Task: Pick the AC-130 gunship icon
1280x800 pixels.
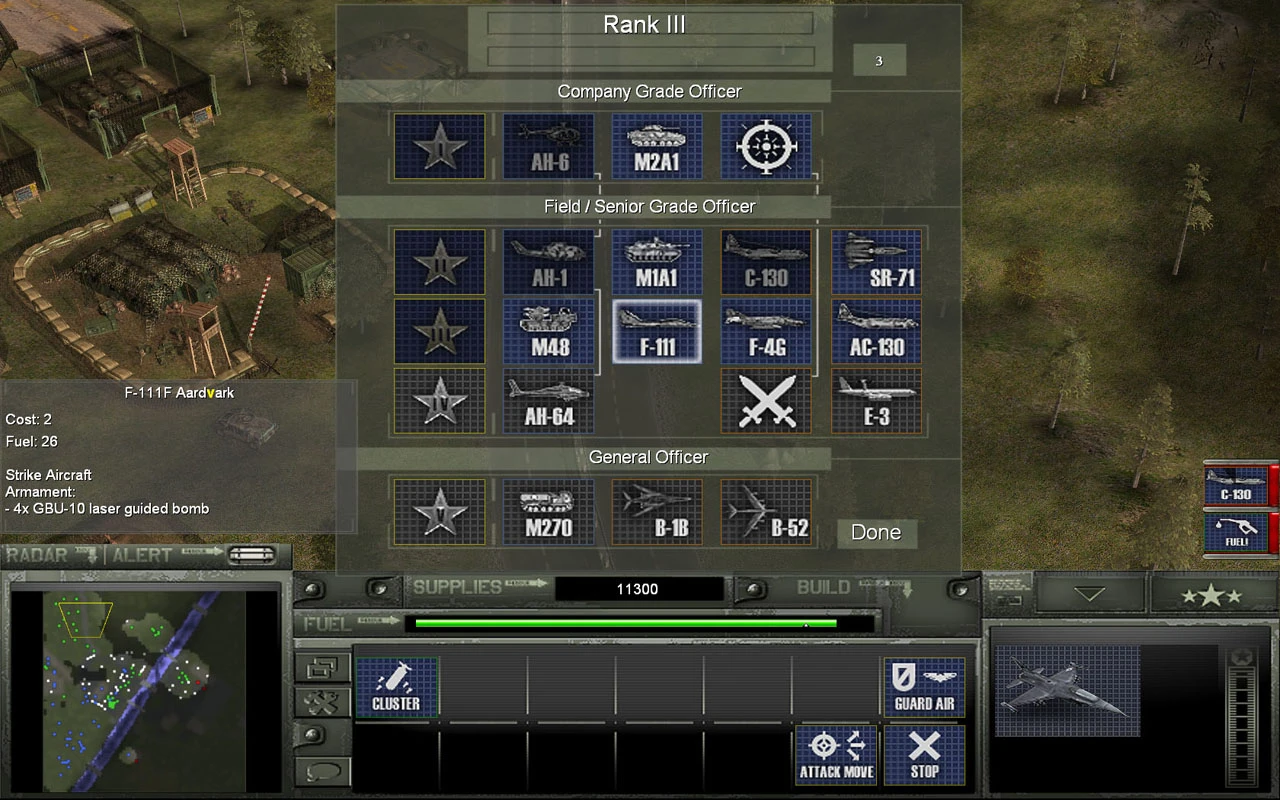Action: click(876, 331)
